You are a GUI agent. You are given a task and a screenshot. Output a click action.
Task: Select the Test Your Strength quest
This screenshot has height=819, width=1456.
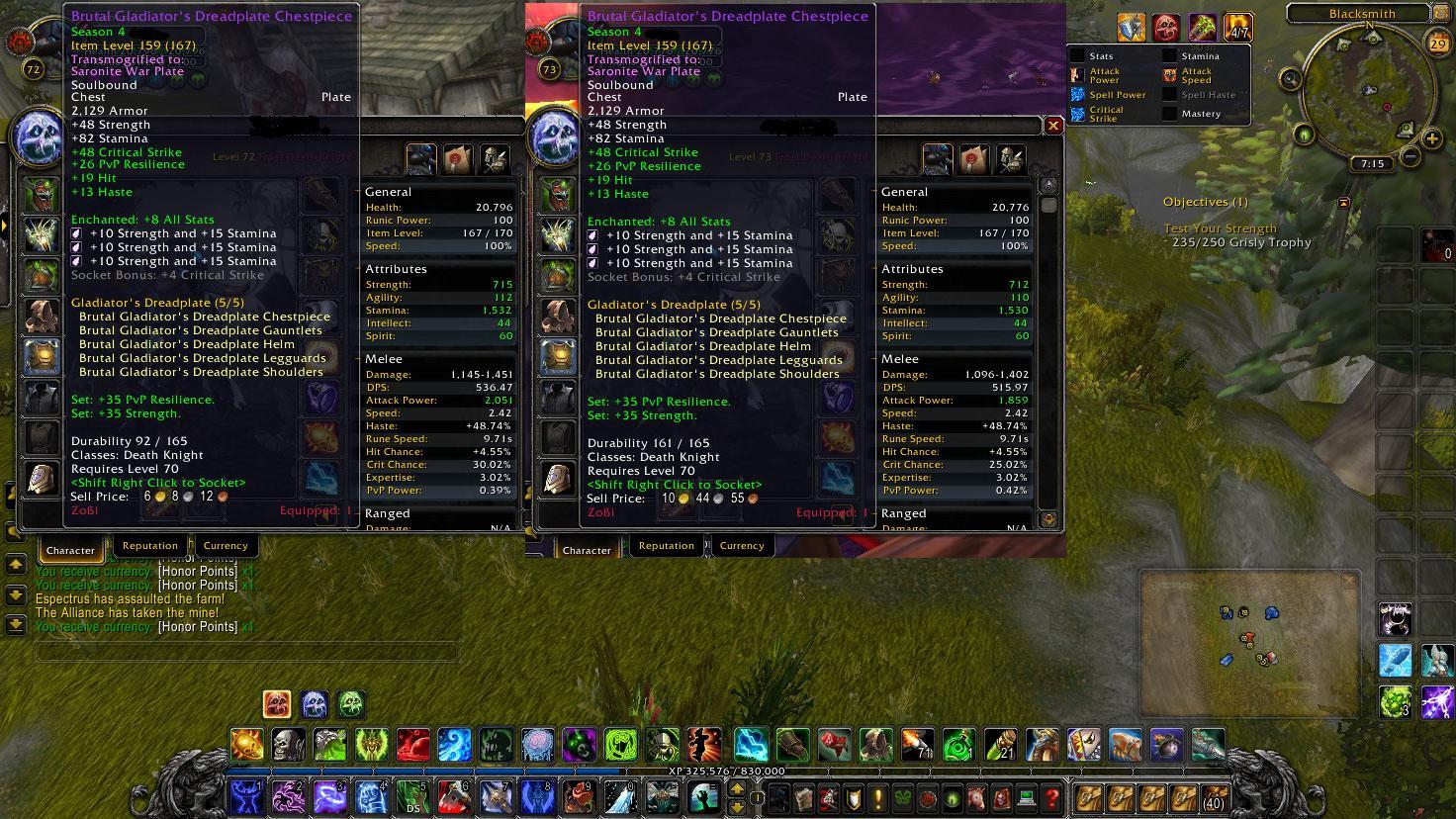coord(1220,228)
